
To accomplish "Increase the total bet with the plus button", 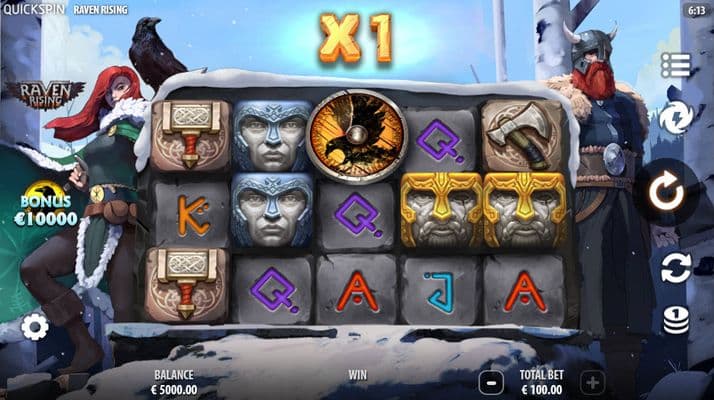I will (592, 381).
